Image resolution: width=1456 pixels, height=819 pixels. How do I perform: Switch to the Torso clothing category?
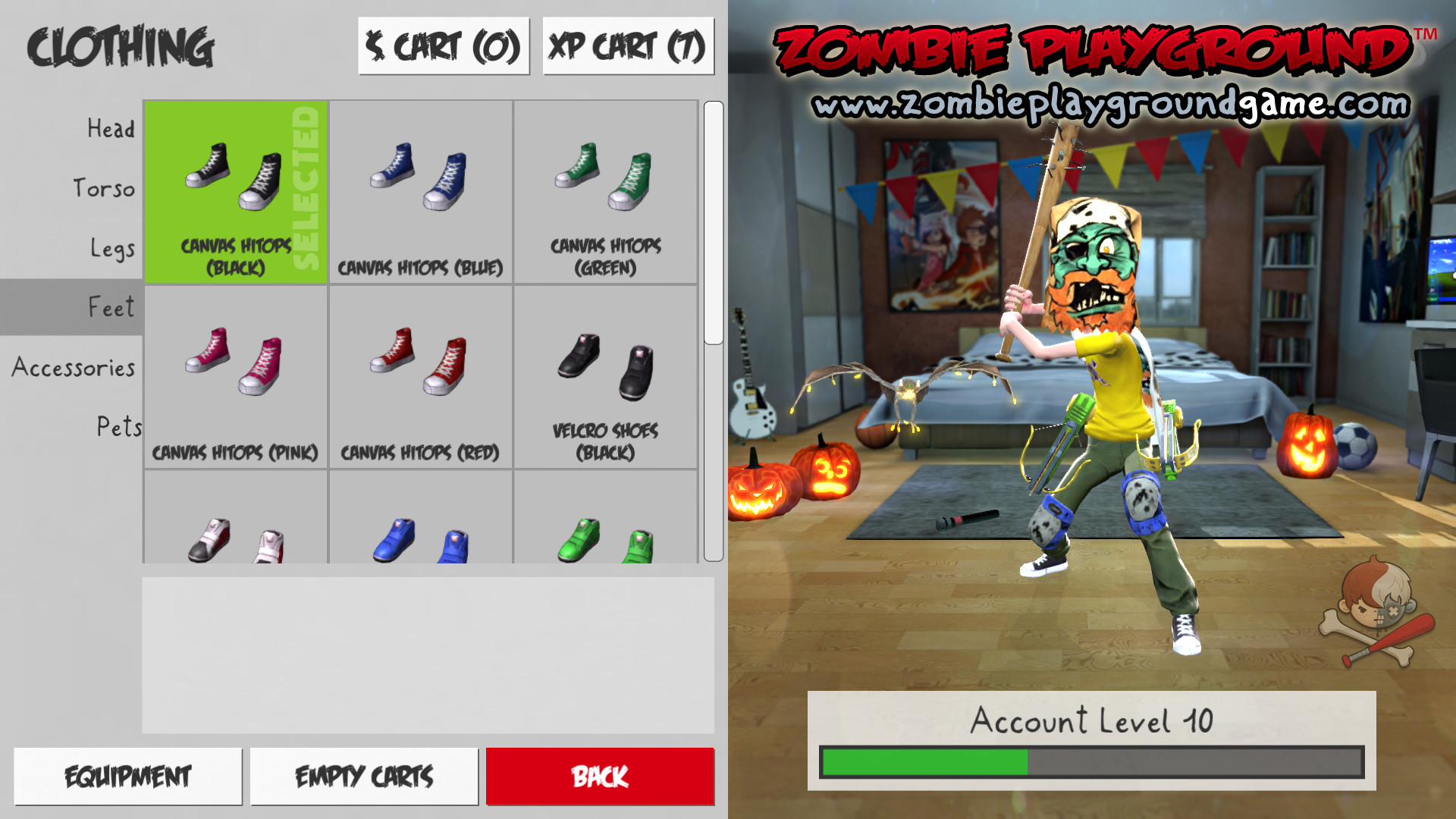coord(105,188)
